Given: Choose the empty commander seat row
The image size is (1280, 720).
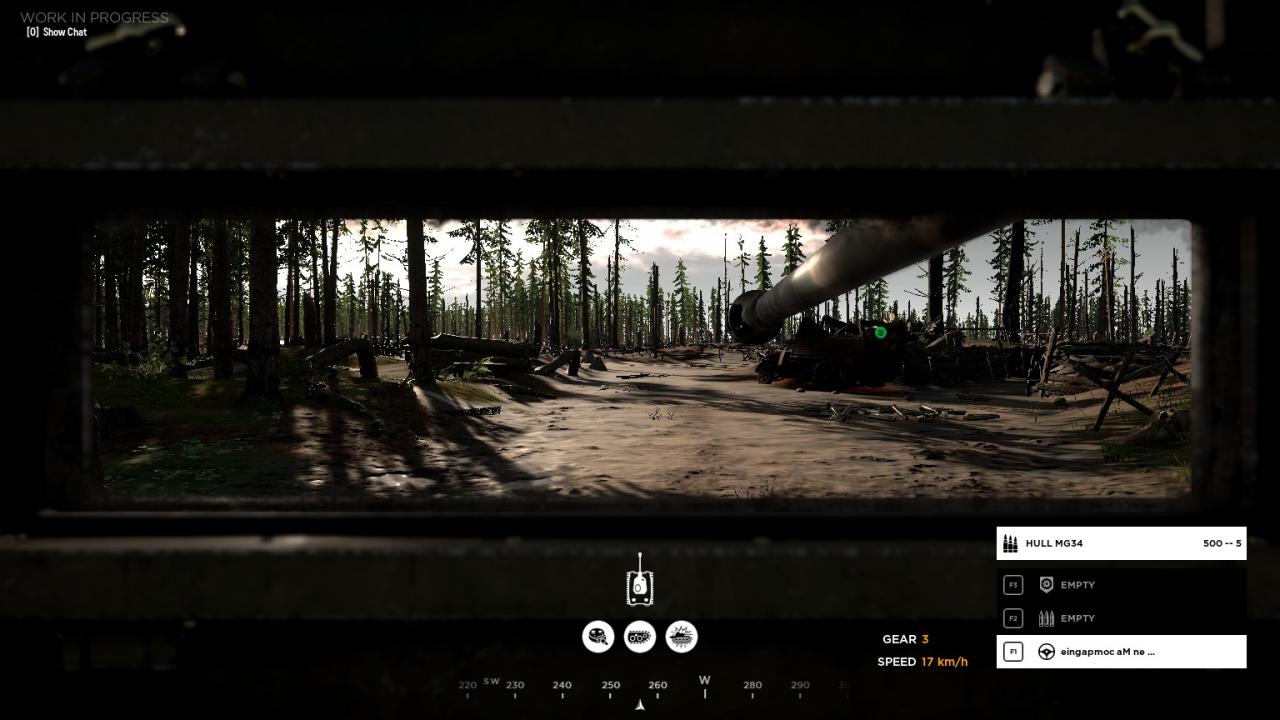Looking at the screenshot, I should click(1121, 585).
